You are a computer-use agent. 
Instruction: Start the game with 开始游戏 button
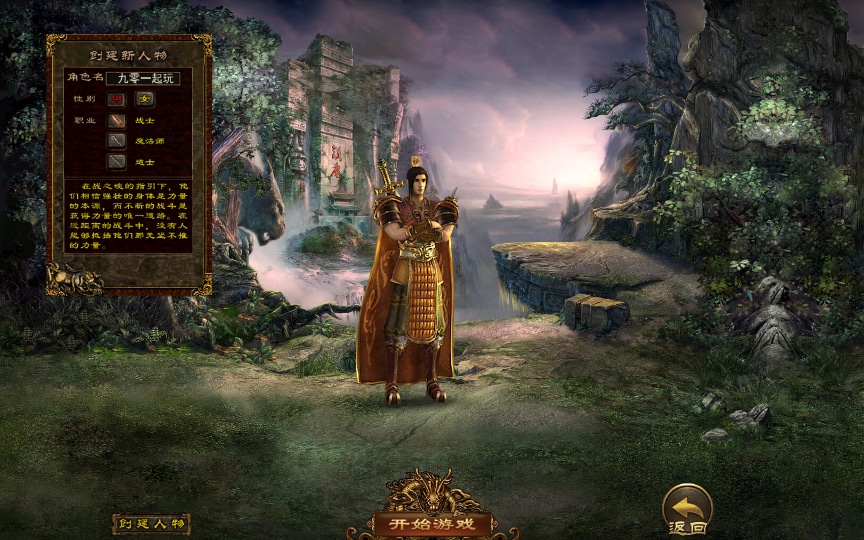[x=432, y=523]
